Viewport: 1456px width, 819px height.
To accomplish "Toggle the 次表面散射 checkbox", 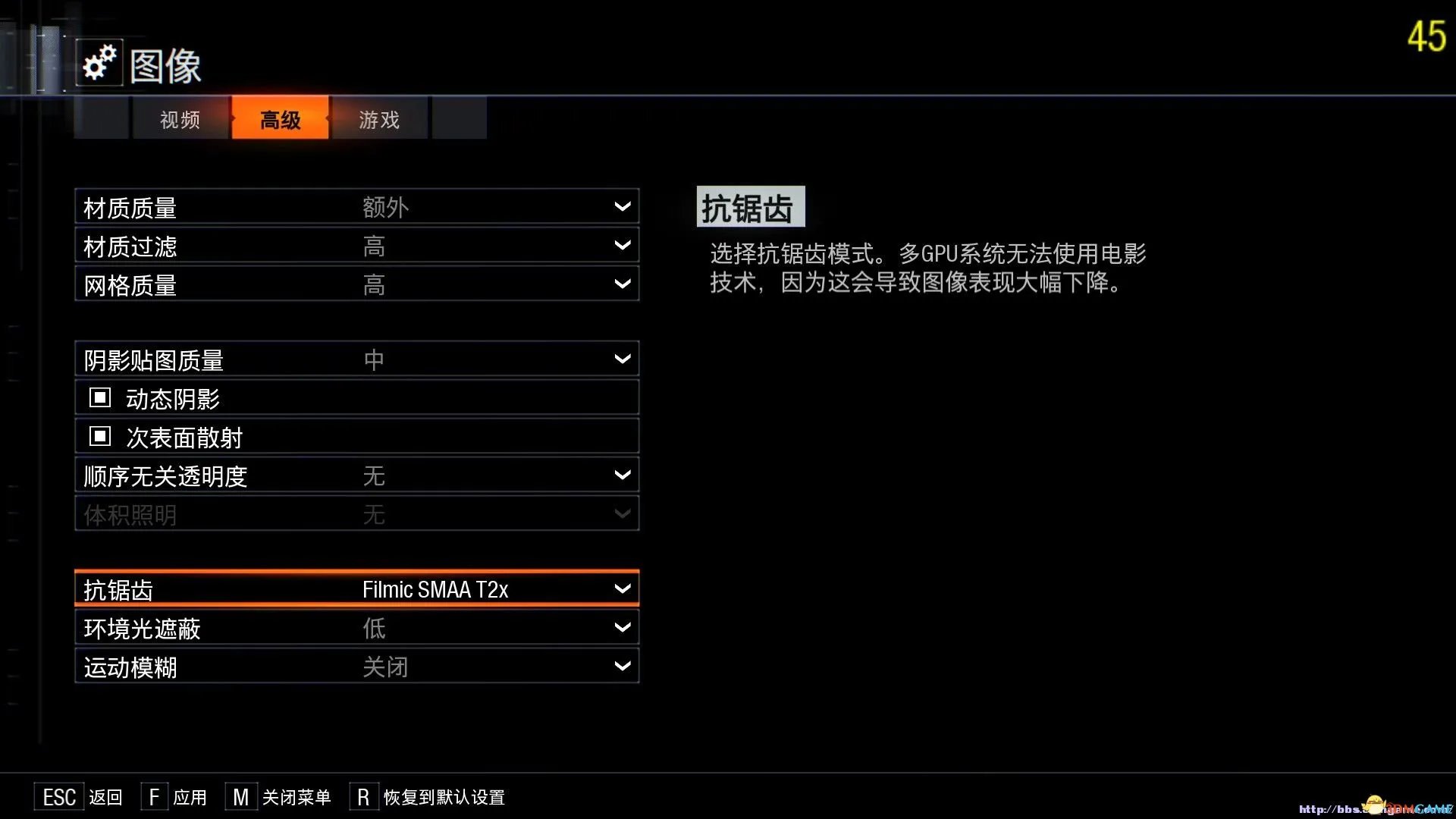I will click(99, 435).
